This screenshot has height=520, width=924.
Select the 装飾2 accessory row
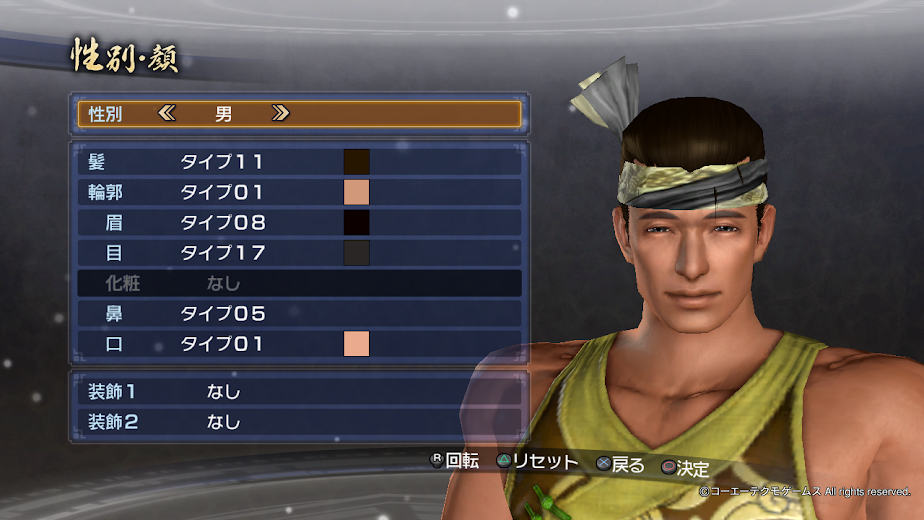pyautogui.click(x=298, y=422)
